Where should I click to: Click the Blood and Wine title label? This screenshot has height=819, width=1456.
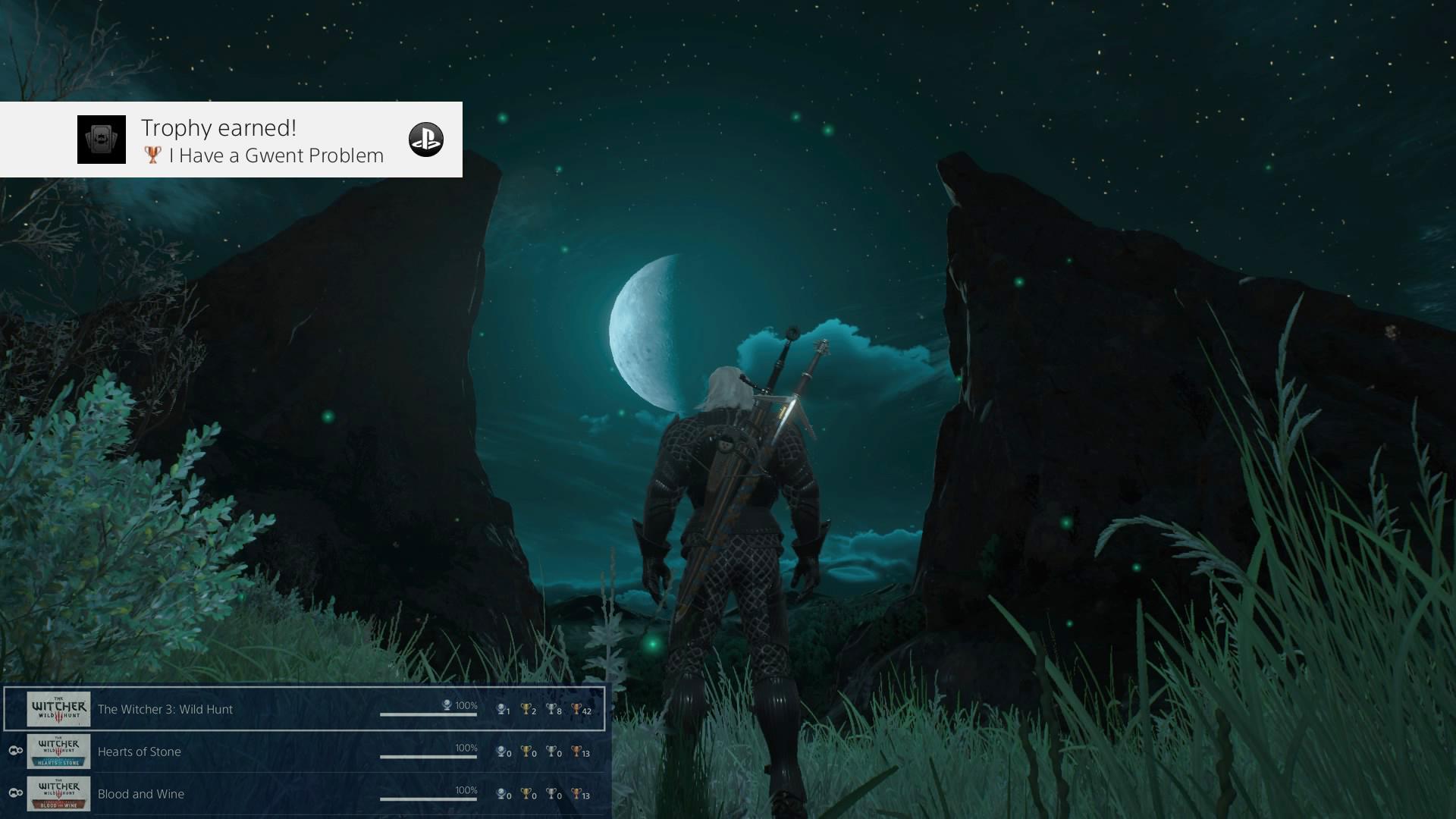142,794
